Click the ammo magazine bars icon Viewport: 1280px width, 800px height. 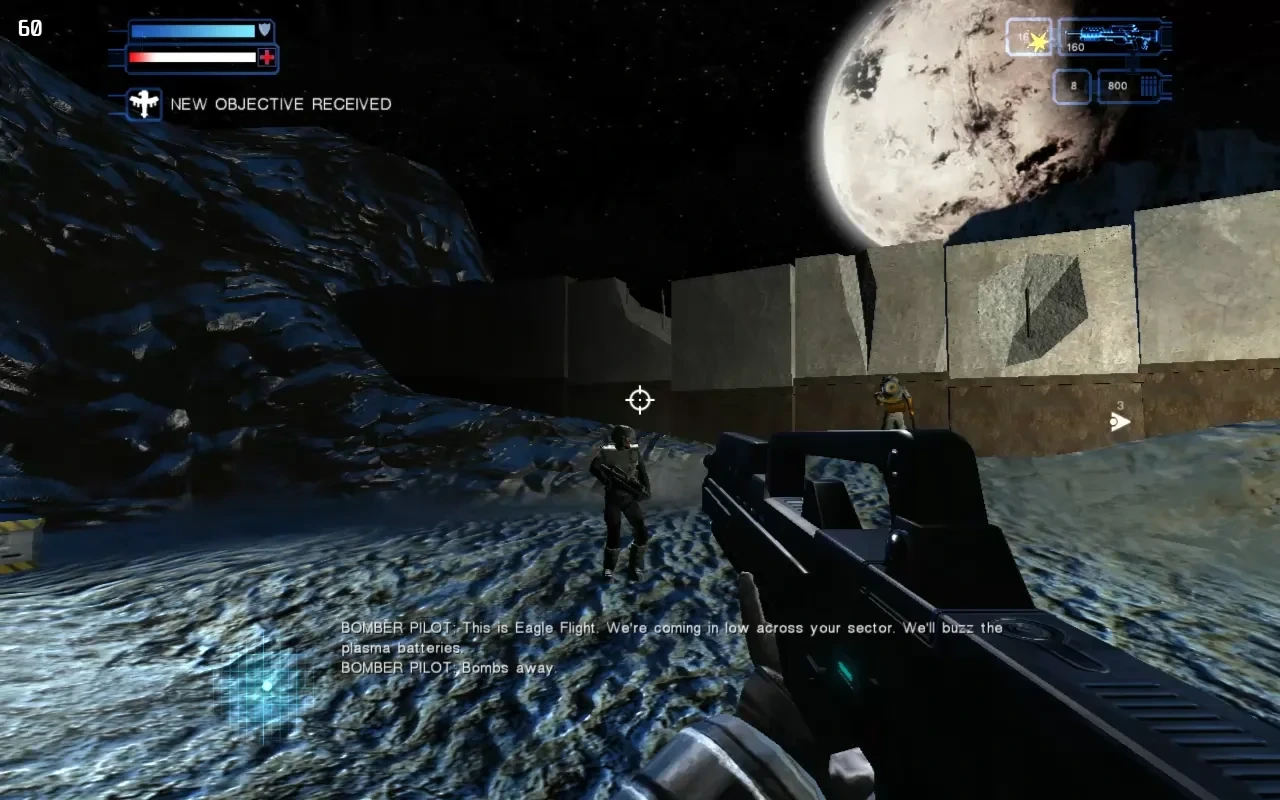click(x=1151, y=86)
